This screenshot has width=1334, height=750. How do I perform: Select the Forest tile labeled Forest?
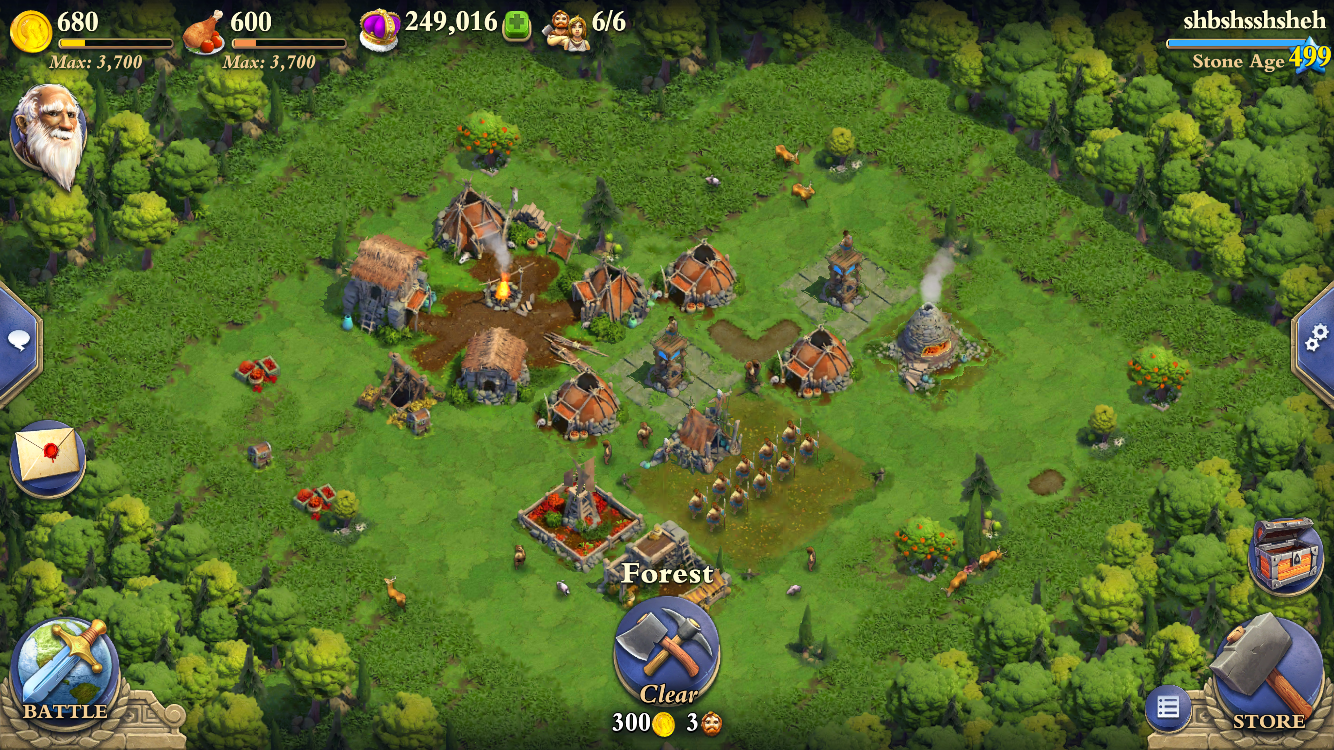pos(667,575)
